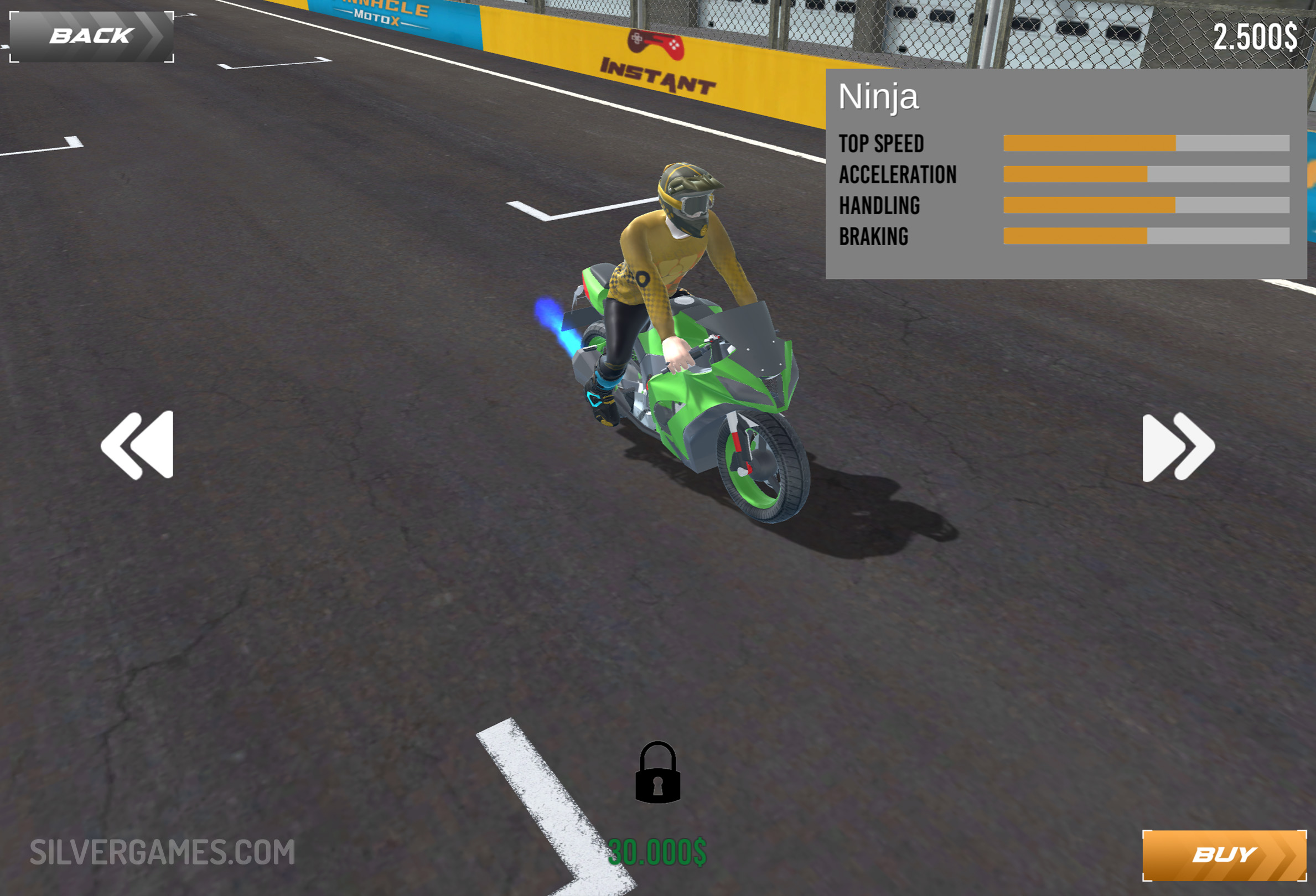Click the padlock icon on locked bike

(x=657, y=773)
